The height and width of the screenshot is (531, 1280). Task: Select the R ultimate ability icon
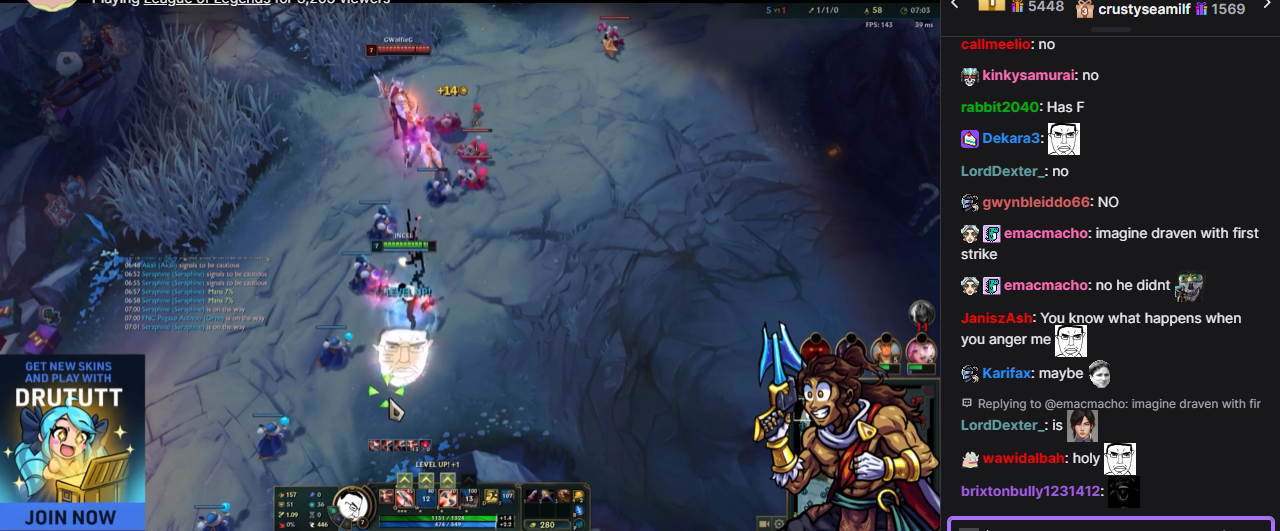click(x=470, y=498)
